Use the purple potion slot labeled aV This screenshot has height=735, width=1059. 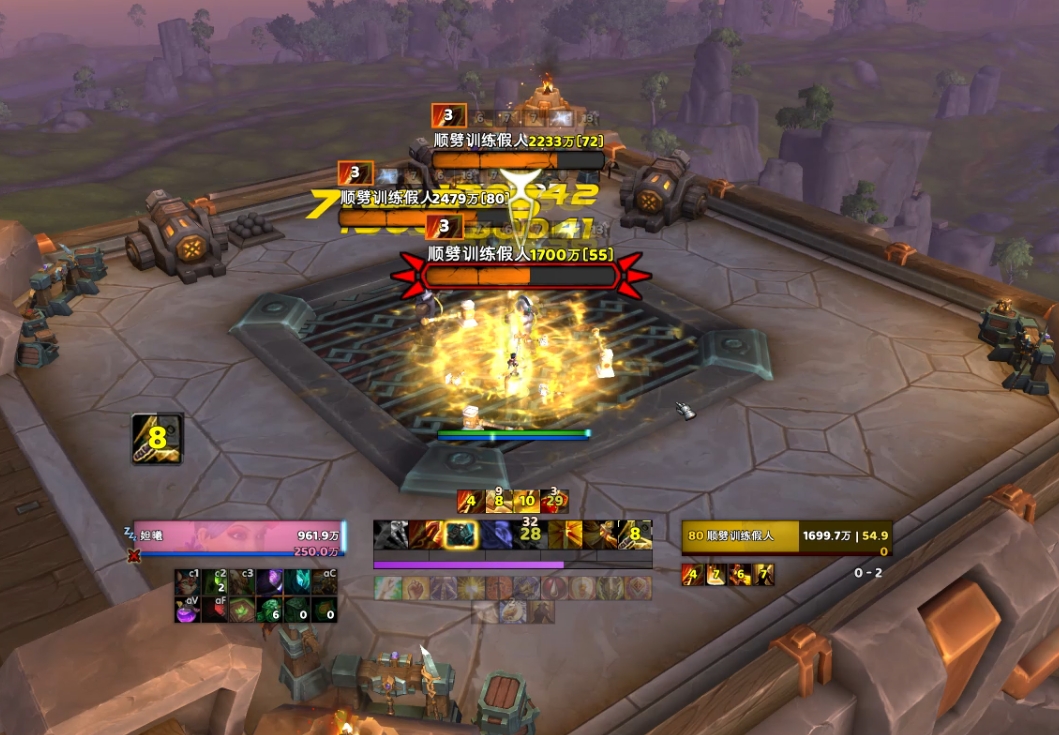pyautogui.click(x=188, y=609)
